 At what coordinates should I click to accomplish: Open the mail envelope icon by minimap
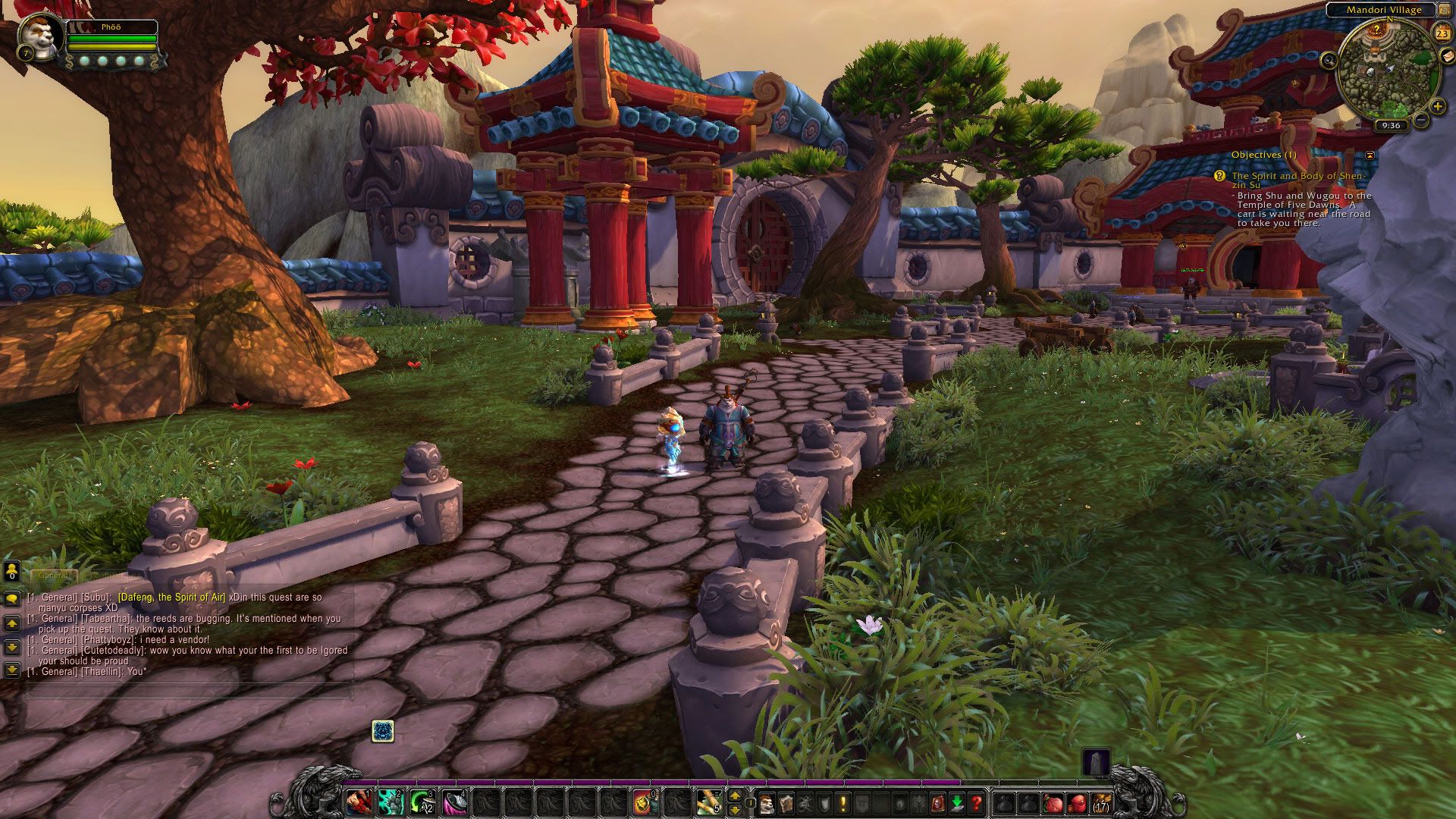tap(1446, 57)
